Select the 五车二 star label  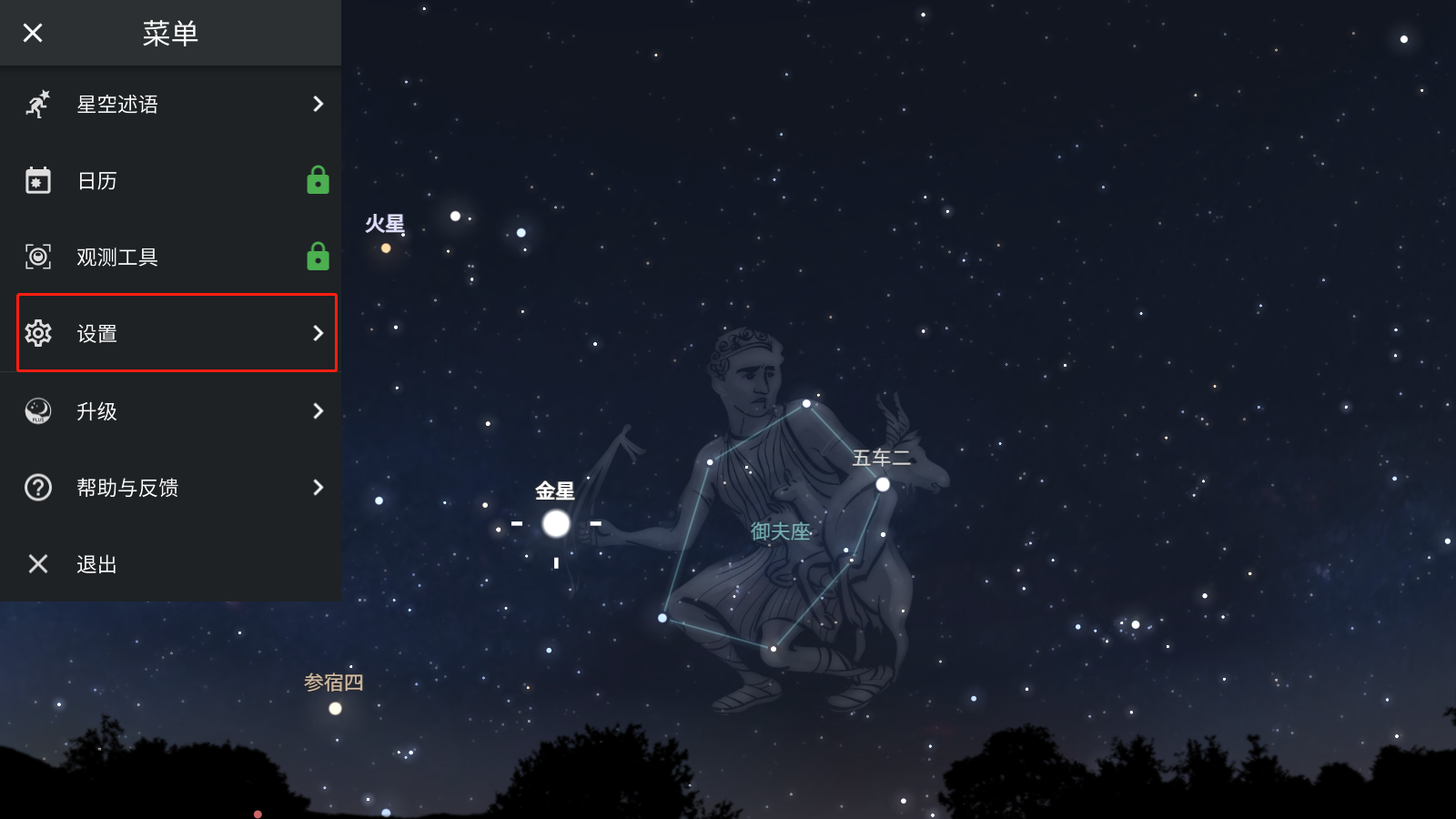click(881, 459)
